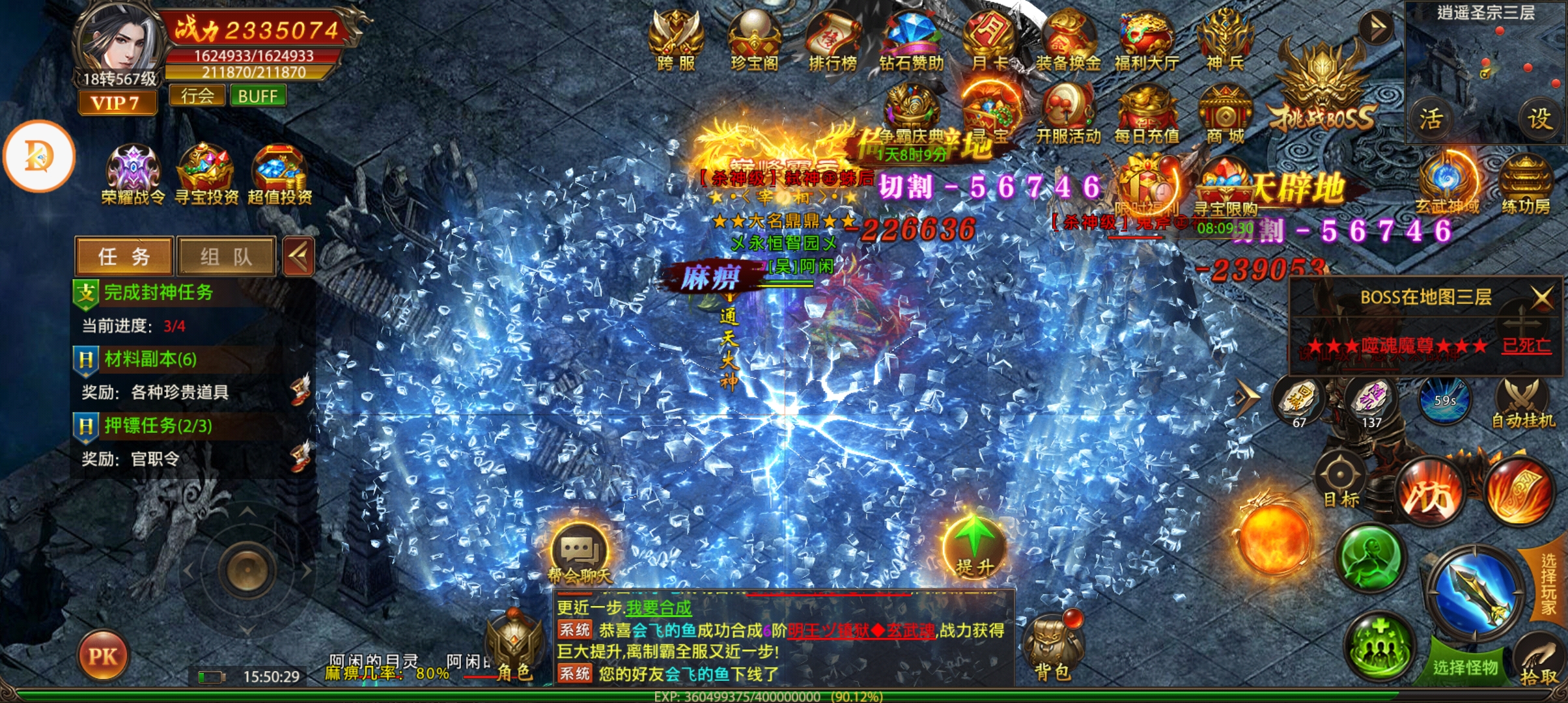
Task: Close the BOSS在地图三层 notice panel
Action: pyautogui.click(x=1541, y=297)
